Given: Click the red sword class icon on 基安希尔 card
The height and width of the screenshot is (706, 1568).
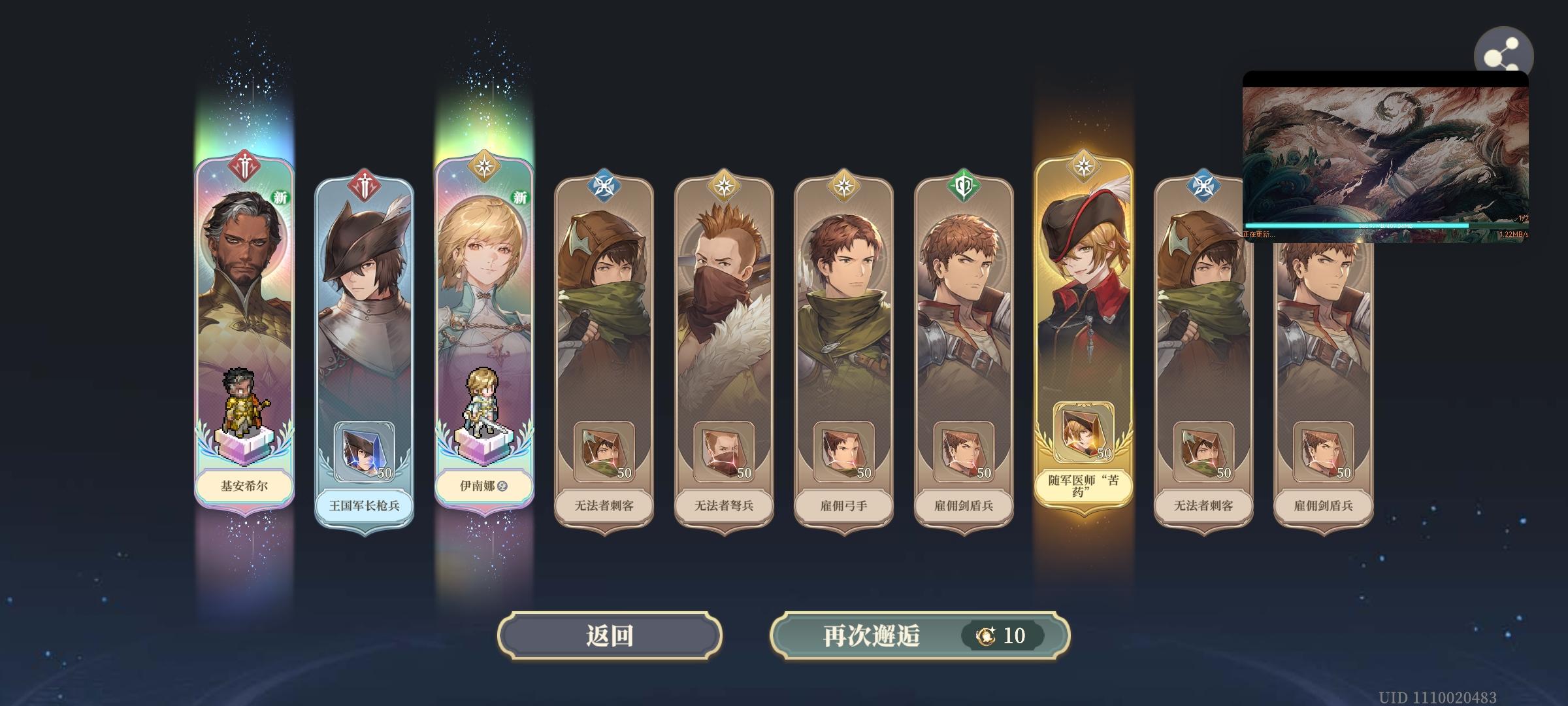Looking at the screenshot, I should (244, 166).
